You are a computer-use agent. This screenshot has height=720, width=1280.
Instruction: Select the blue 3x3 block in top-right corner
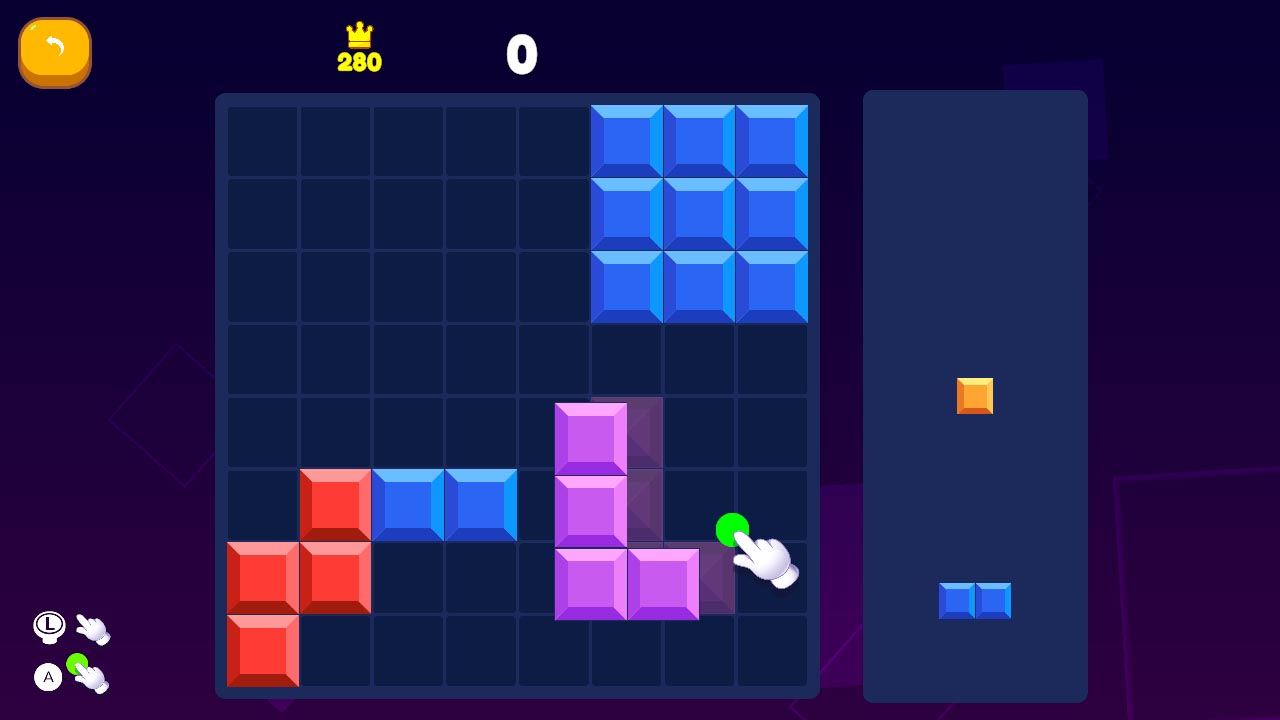(700, 212)
